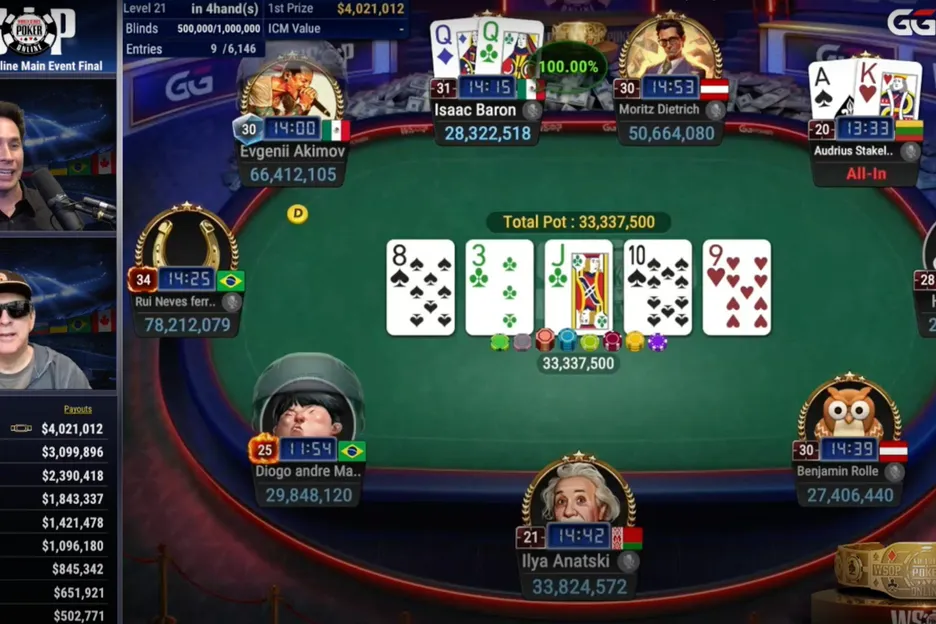Select Audrius Stakel's ace-king hole cards
936x624 pixels.
pos(866,88)
